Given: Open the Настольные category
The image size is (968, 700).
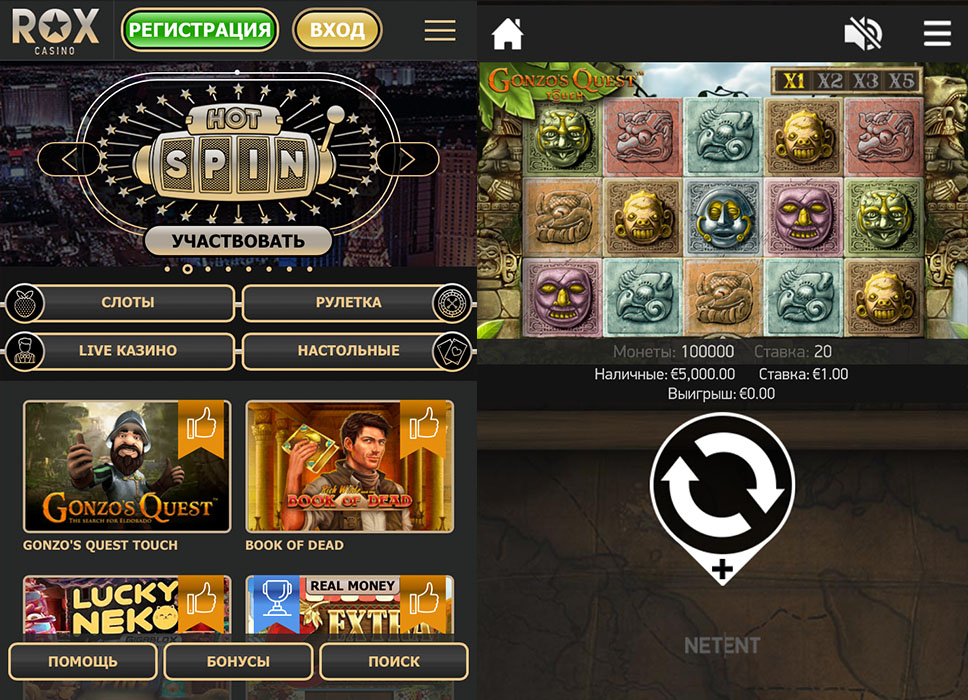Looking at the screenshot, I should (348, 351).
